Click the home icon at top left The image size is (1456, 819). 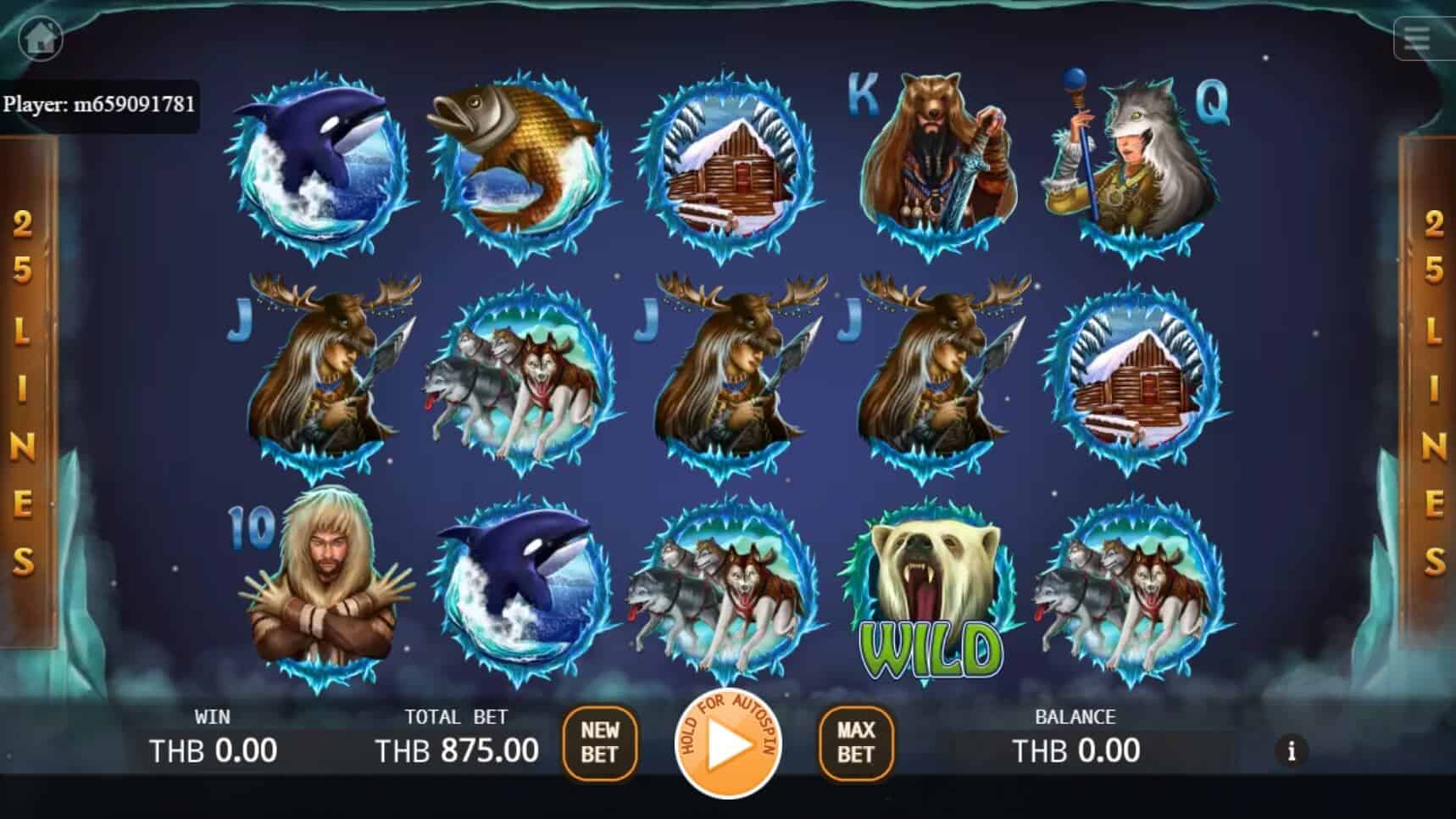coord(41,37)
